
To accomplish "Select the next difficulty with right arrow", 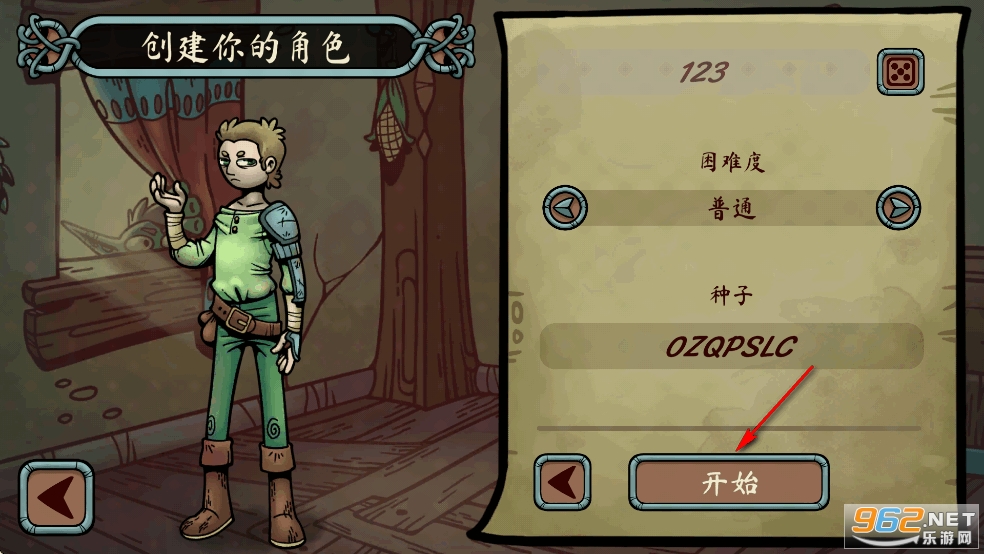I will pyautogui.click(x=897, y=208).
